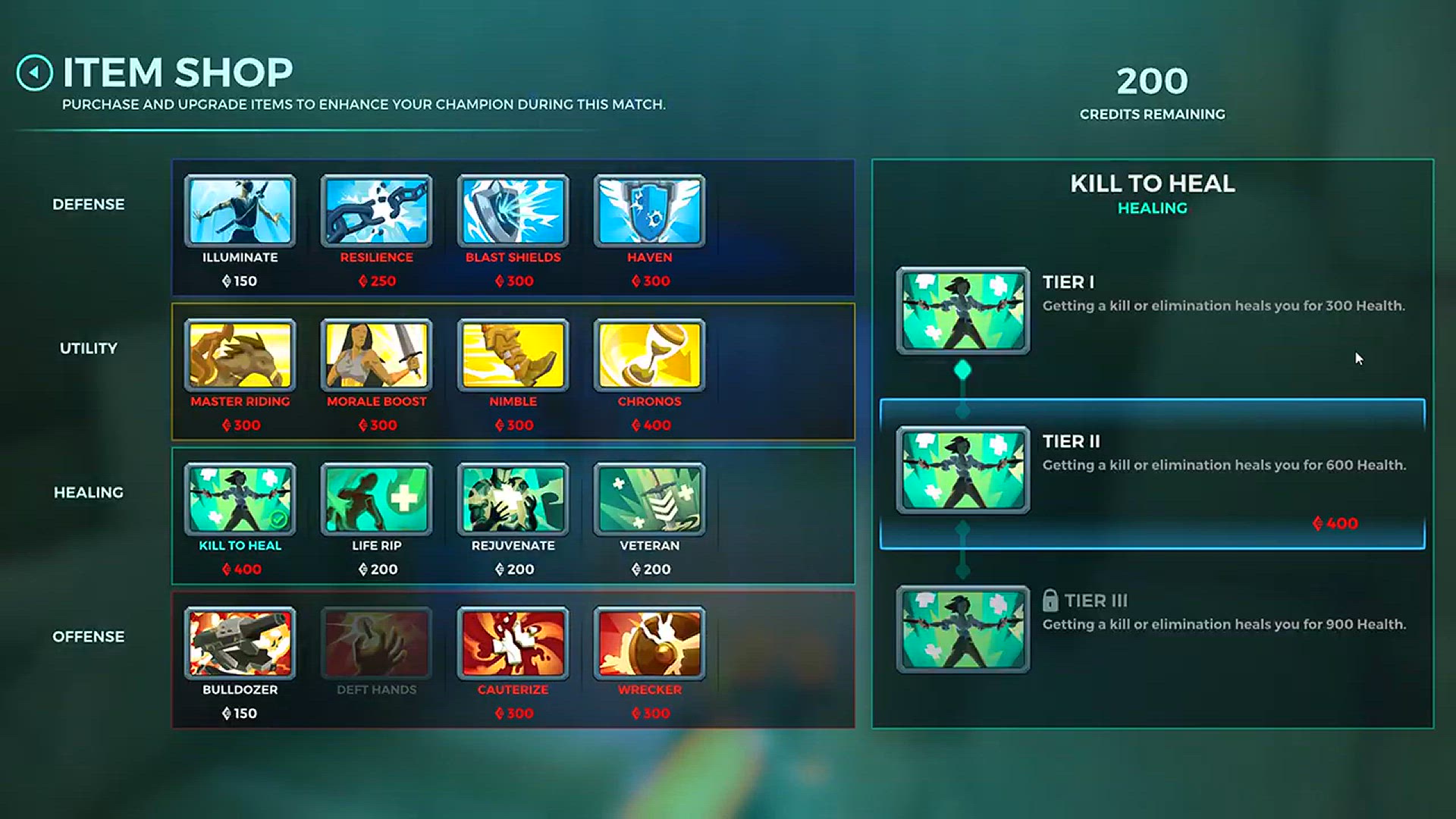Purchase Kill to Heal Tier II upgrade
This screenshot has width=1456, height=819.
click(1152, 474)
